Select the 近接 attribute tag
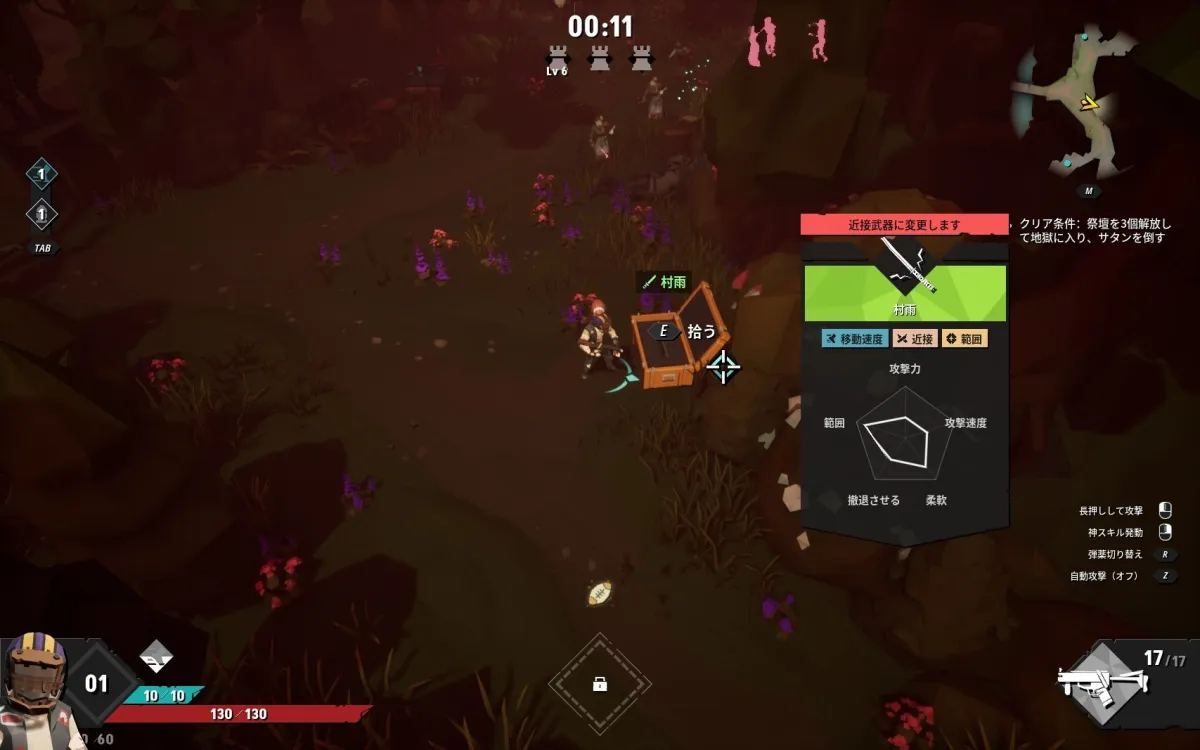This screenshot has height=750, width=1200. [914, 339]
